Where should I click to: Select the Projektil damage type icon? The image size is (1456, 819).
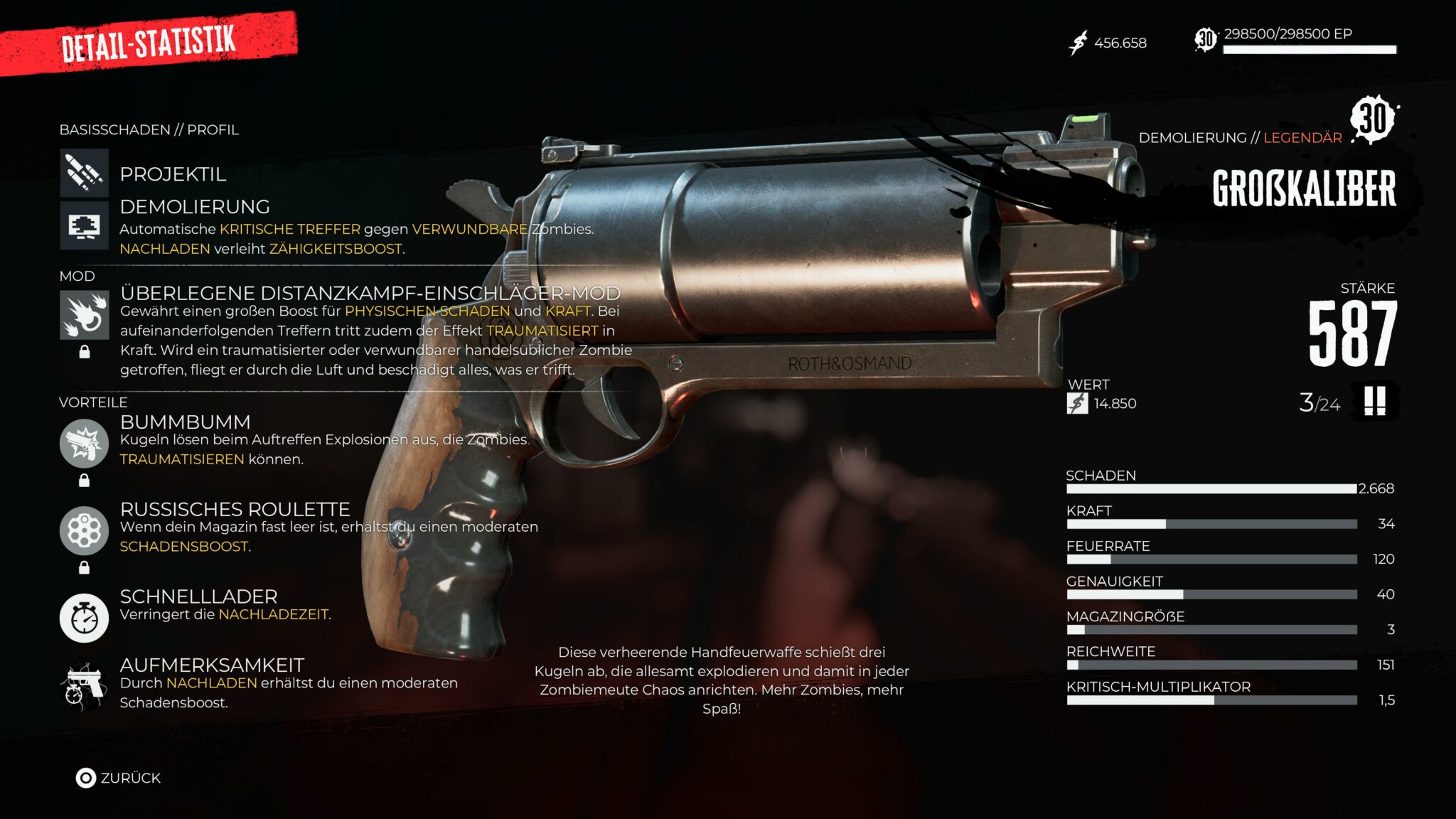(84, 173)
